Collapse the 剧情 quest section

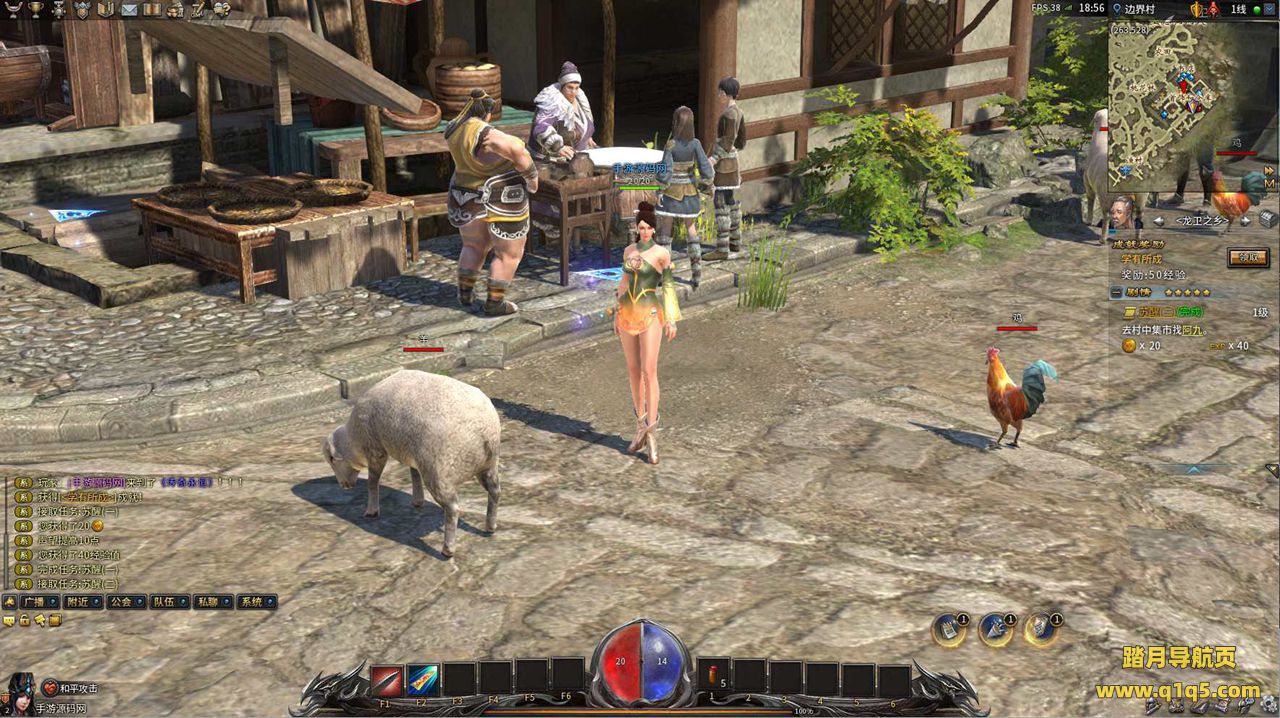(1116, 293)
